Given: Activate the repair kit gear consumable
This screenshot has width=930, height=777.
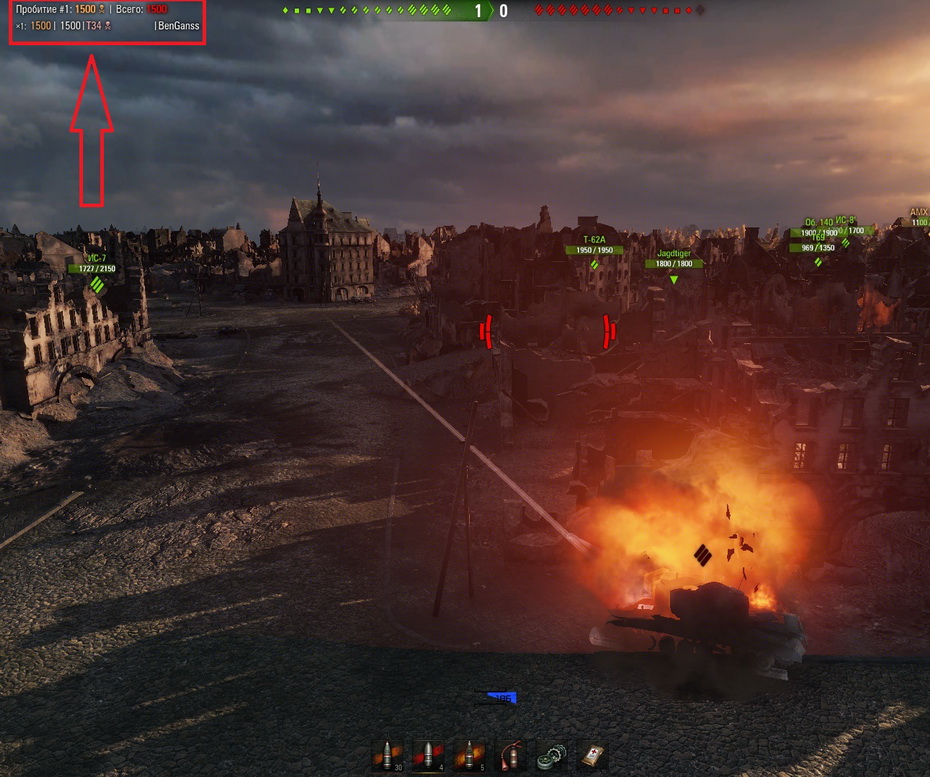Looking at the screenshot, I should [x=552, y=754].
